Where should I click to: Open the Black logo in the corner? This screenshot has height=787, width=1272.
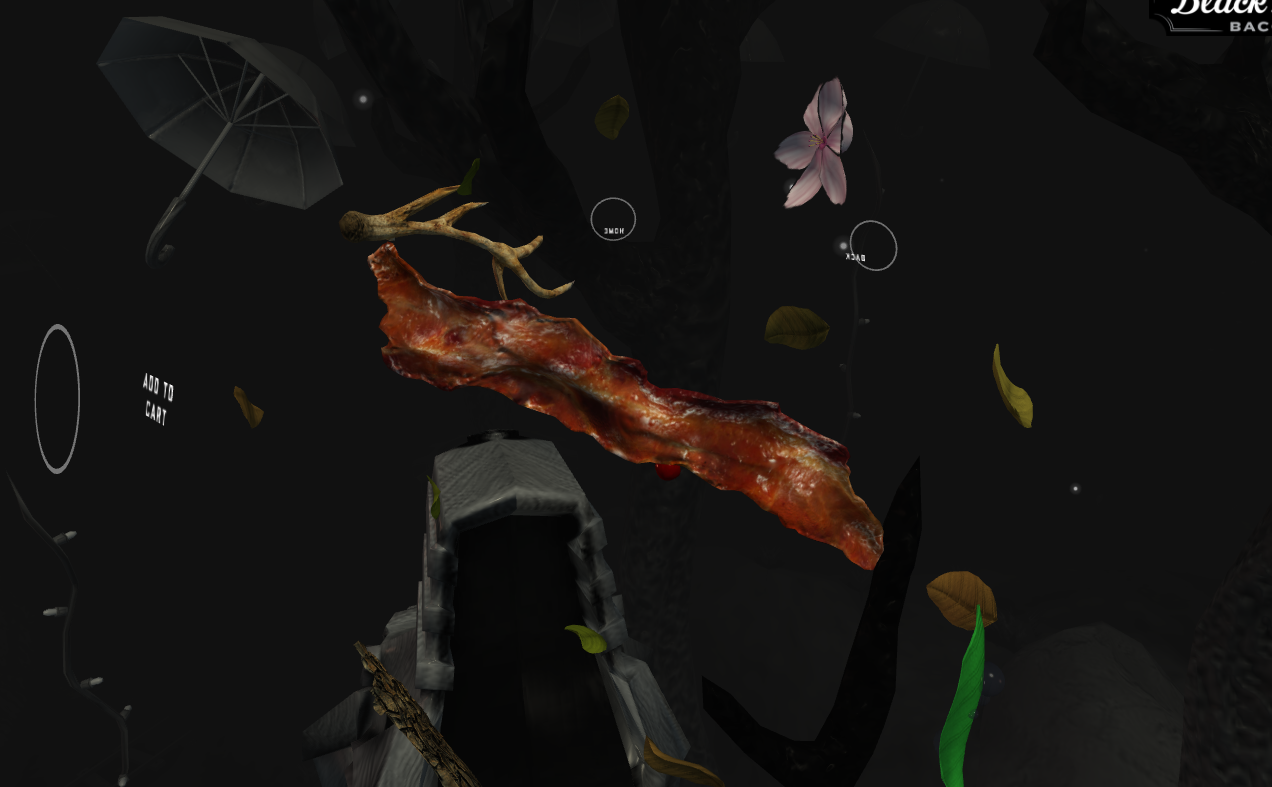pyautogui.click(x=1217, y=14)
